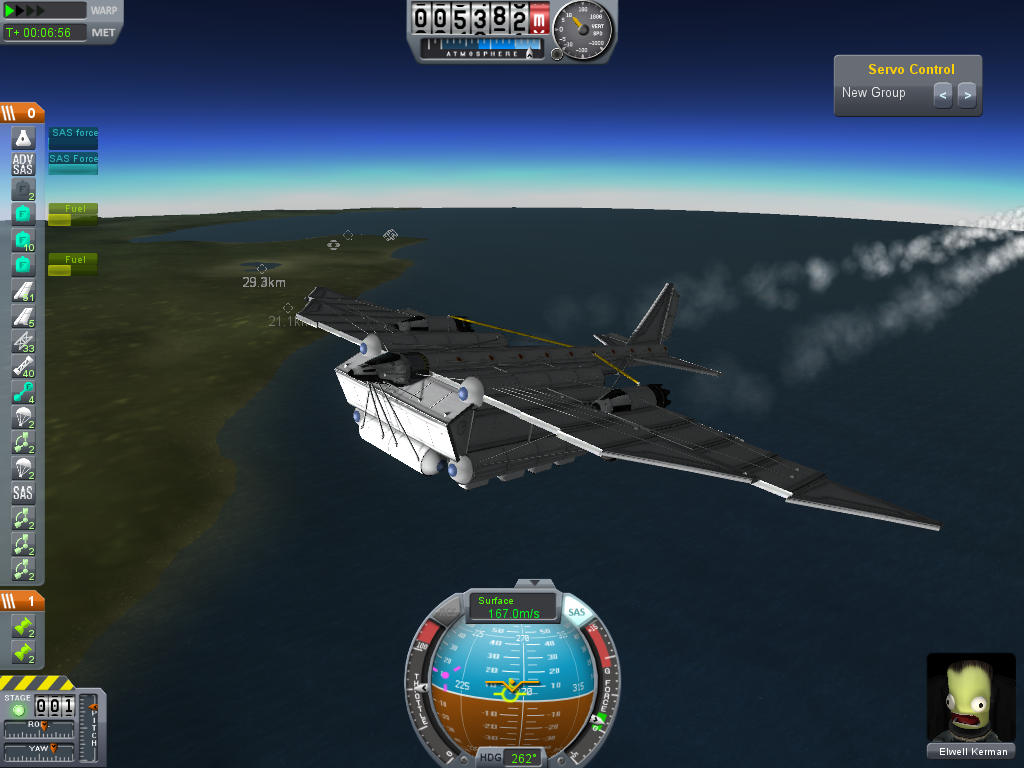Click the Servo Control previous group arrow
The width and height of the screenshot is (1024, 768).
pyautogui.click(x=943, y=95)
